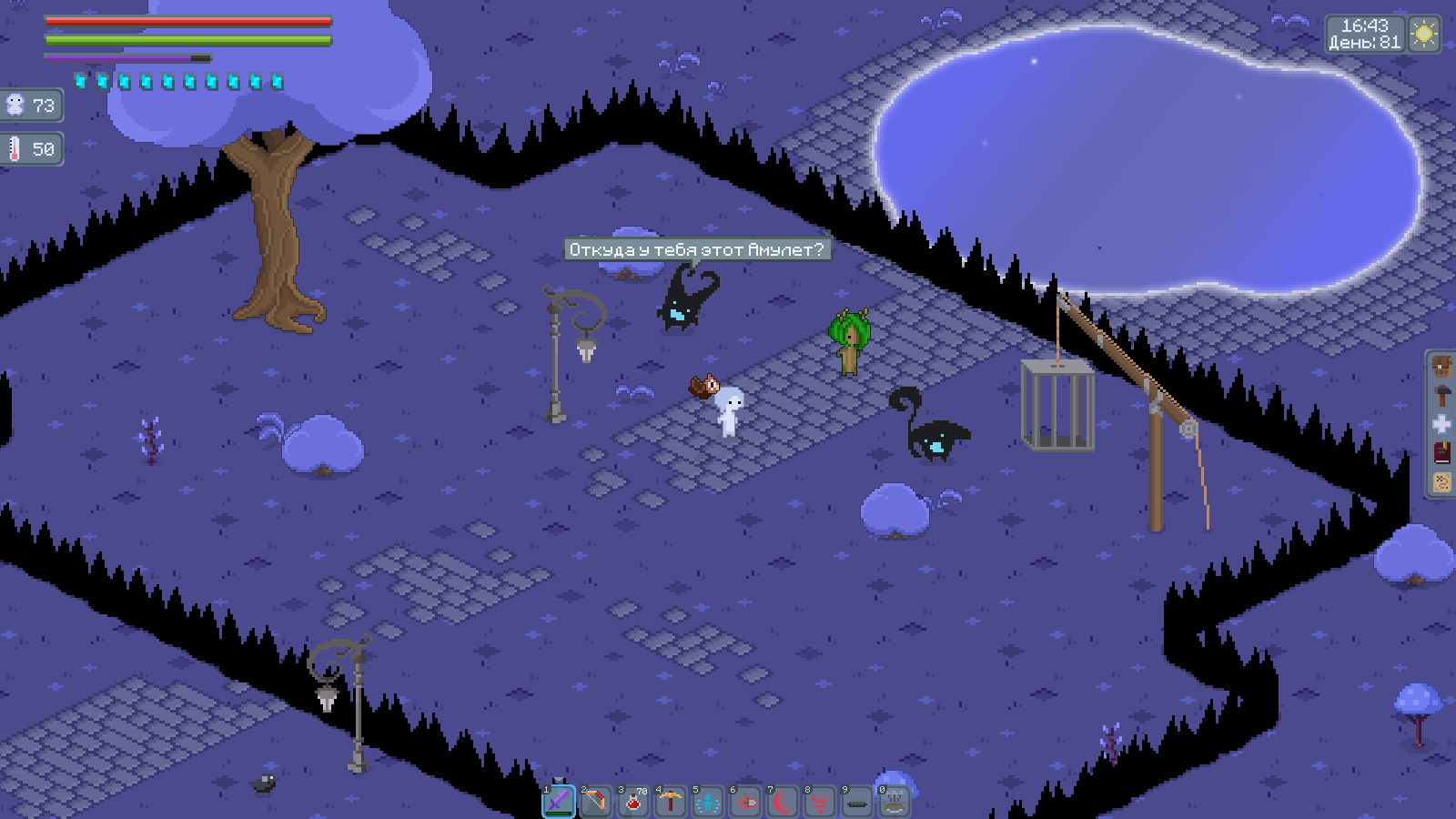
Task: Select the spike trap item in slot 0
Action: pyautogui.click(x=895, y=802)
